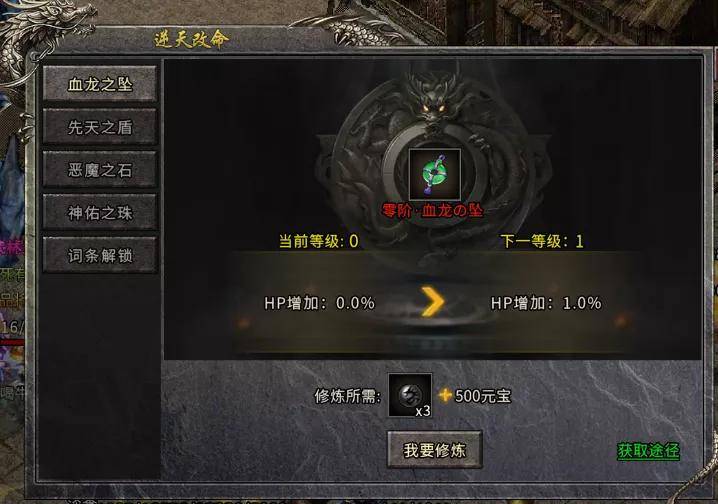
Task: Show the 词条解锁 tab
Action: (100, 256)
